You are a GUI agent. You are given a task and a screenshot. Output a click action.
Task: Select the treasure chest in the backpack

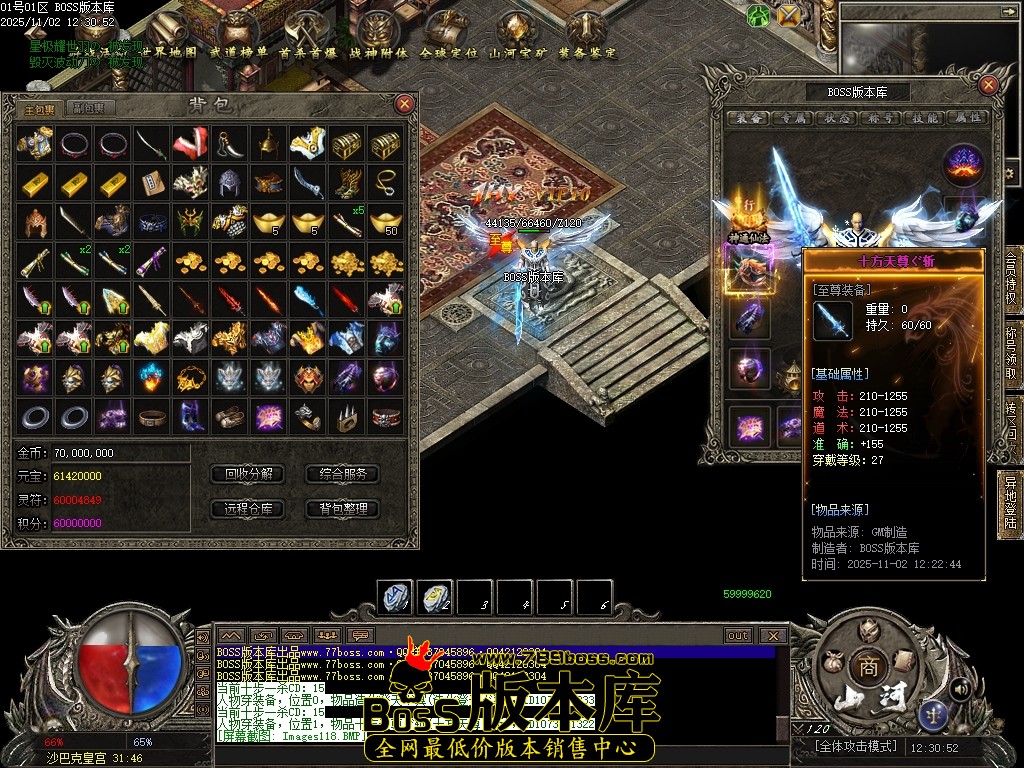click(347, 145)
